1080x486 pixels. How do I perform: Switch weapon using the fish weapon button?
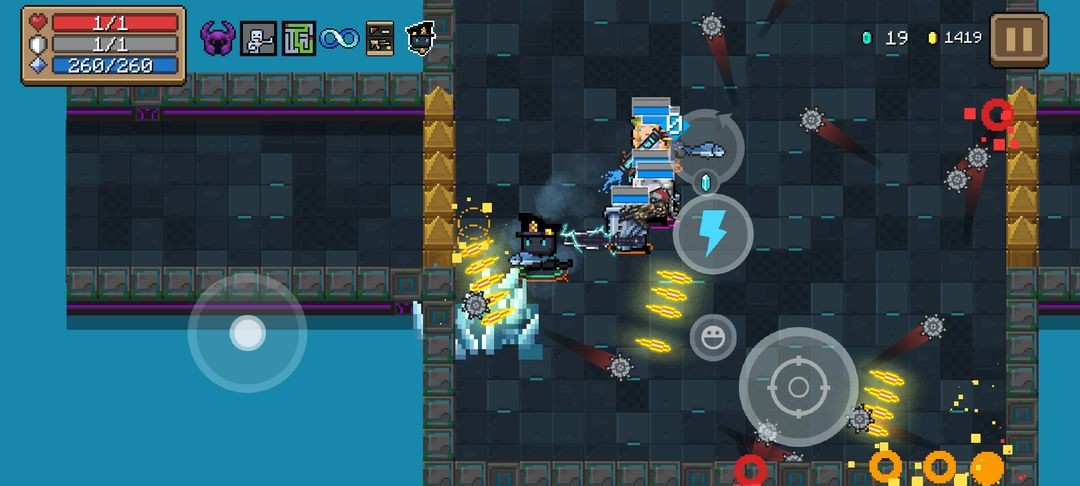pyautogui.click(x=707, y=149)
